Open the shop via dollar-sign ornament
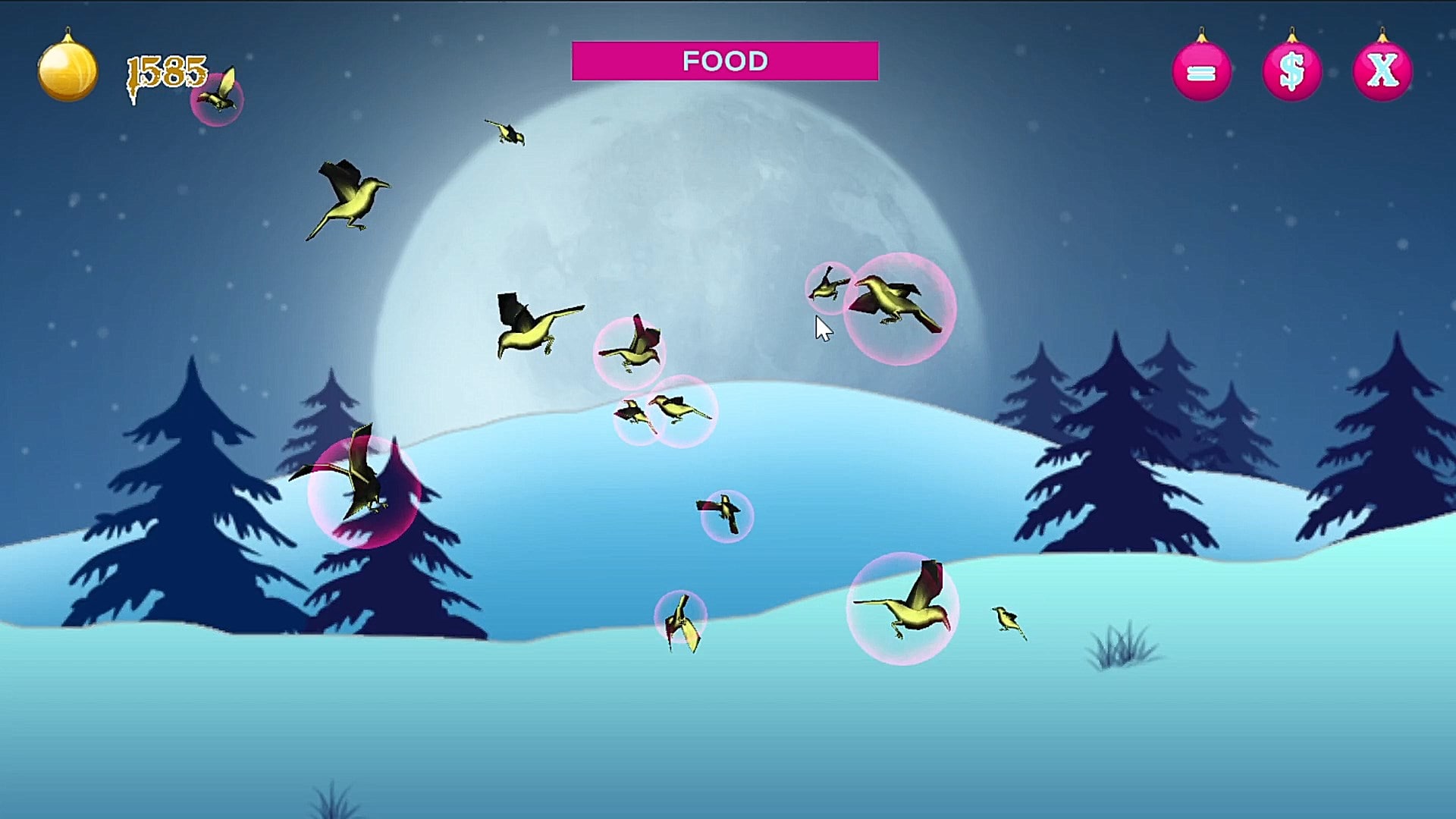 point(1291,72)
